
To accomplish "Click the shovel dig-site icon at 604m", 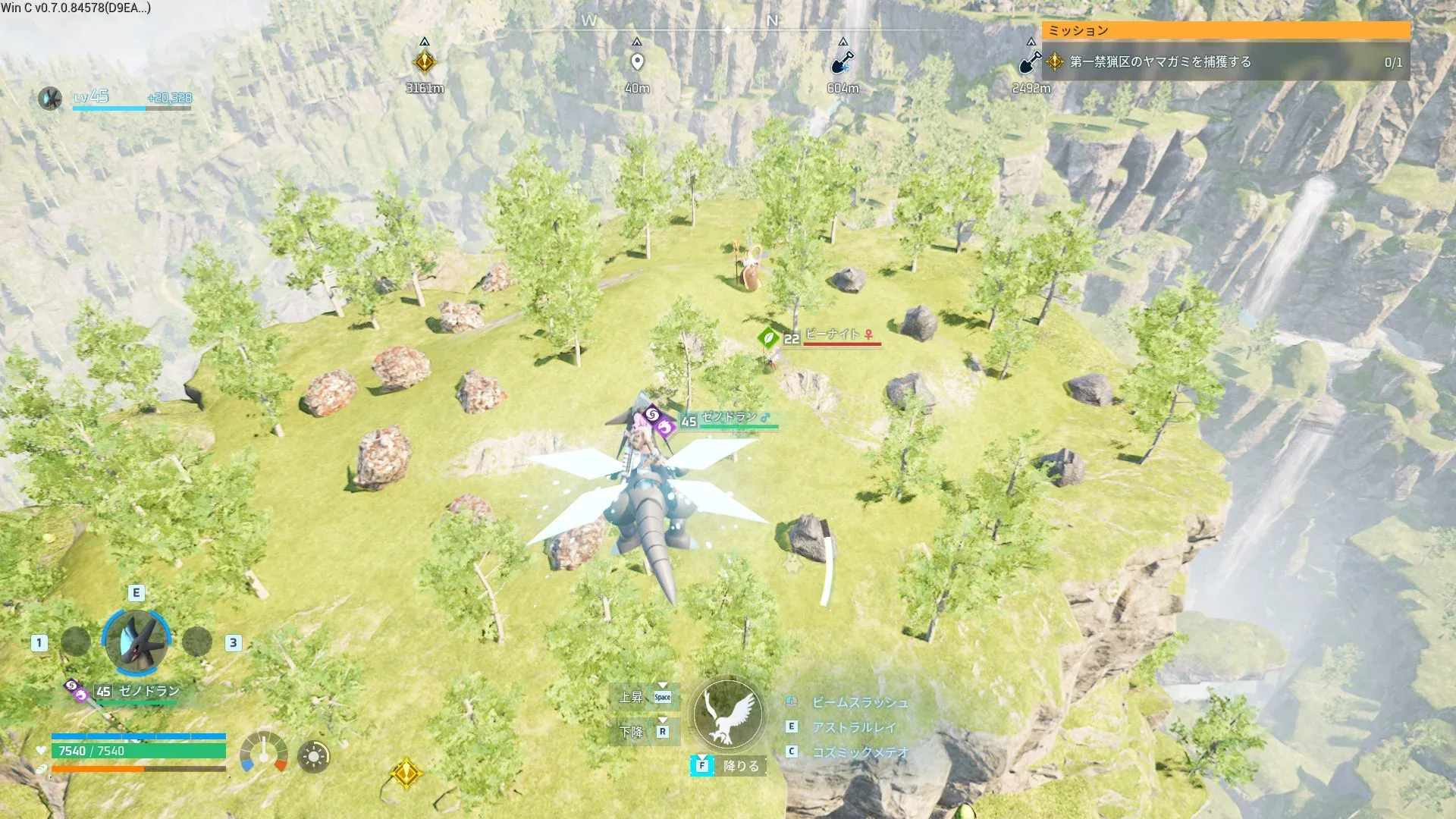I will [842, 62].
